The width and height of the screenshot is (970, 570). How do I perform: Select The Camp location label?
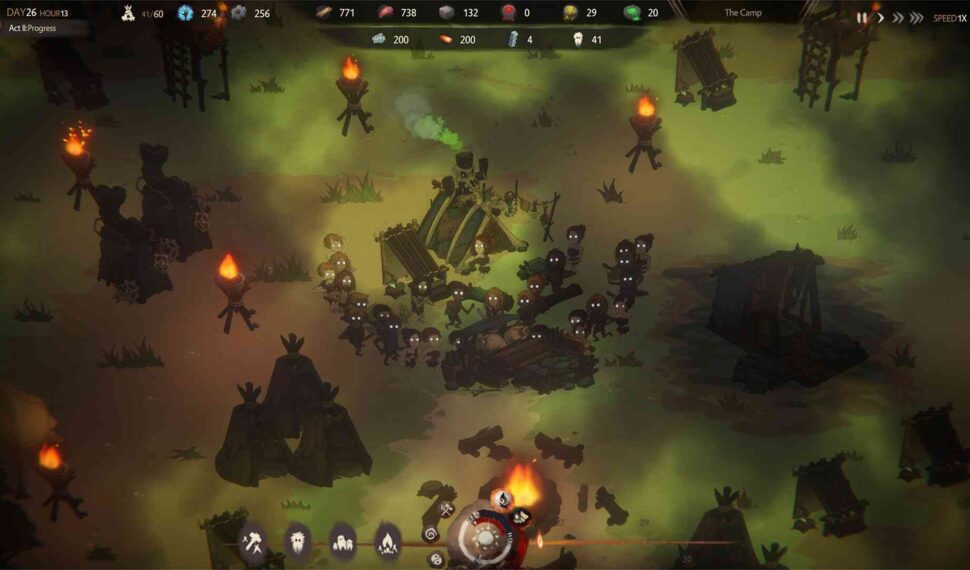(x=743, y=13)
